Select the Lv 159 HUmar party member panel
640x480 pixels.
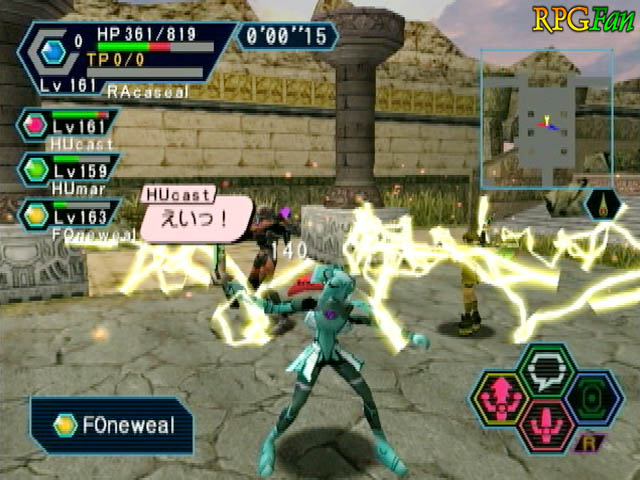point(68,169)
